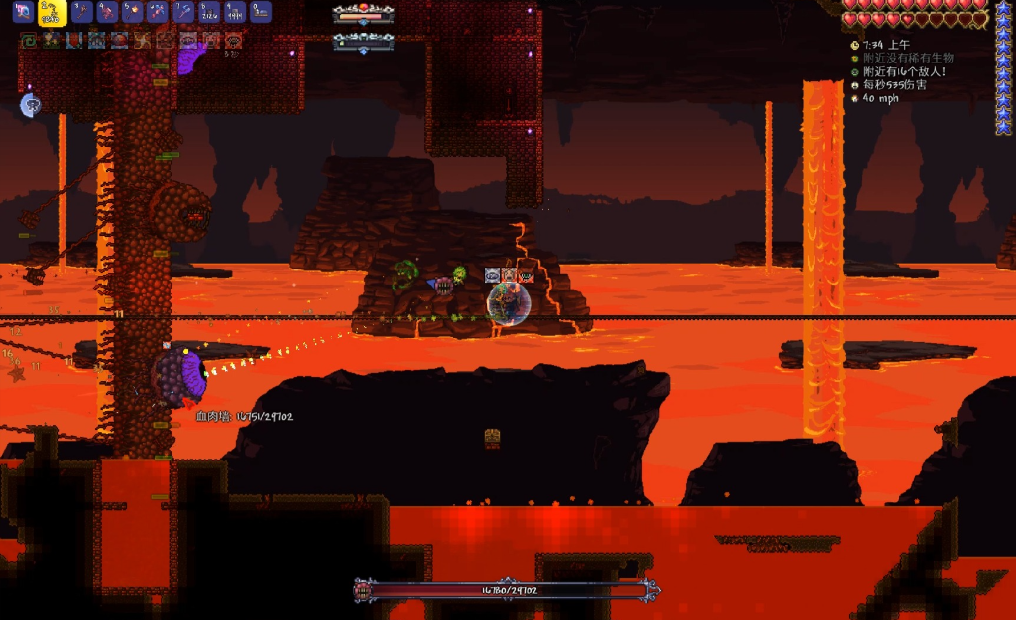Equip the flaming torch weapon in slot 5

tap(132, 12)
